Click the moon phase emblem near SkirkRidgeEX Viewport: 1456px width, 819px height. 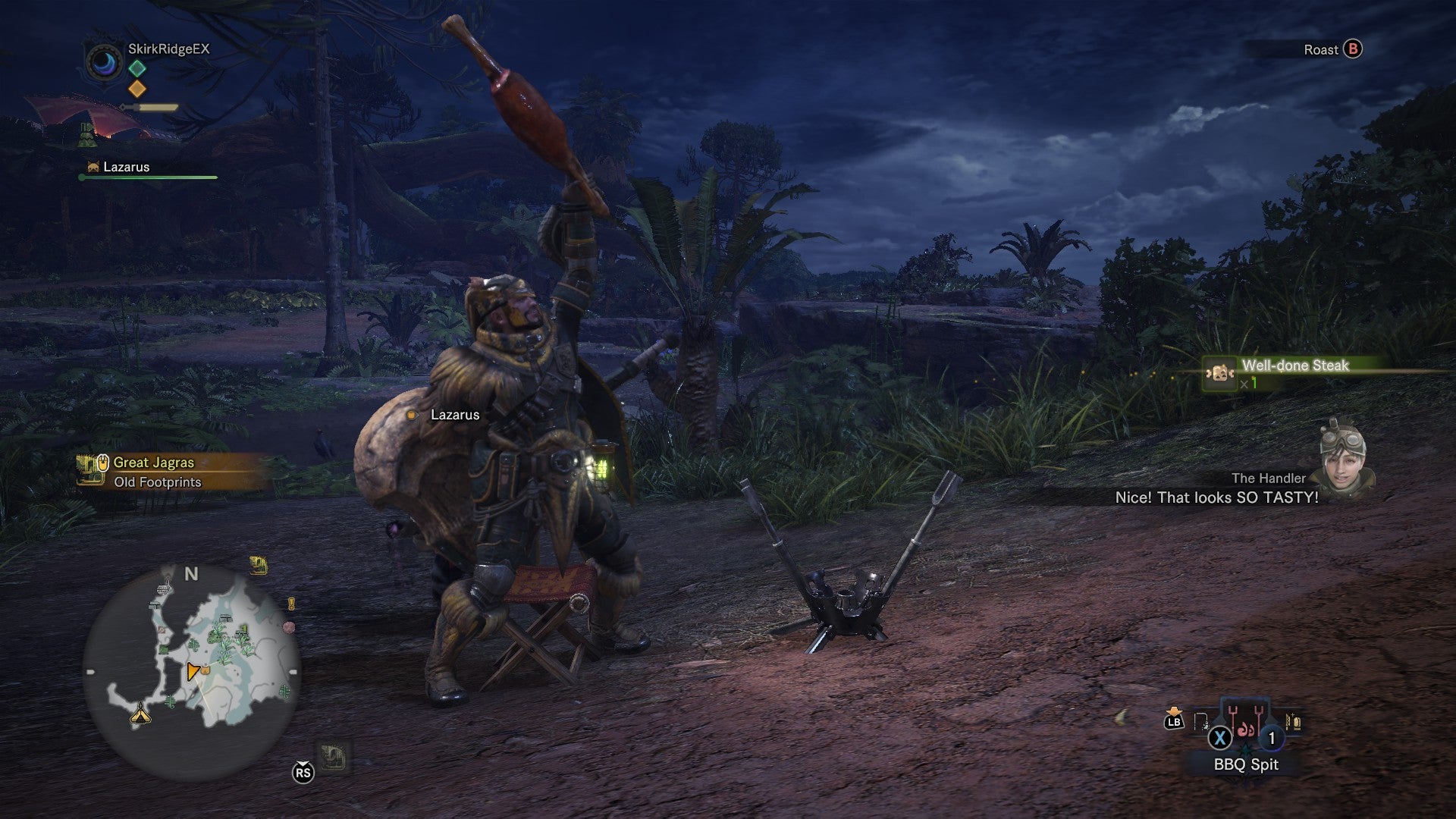(x=103, y=64)
